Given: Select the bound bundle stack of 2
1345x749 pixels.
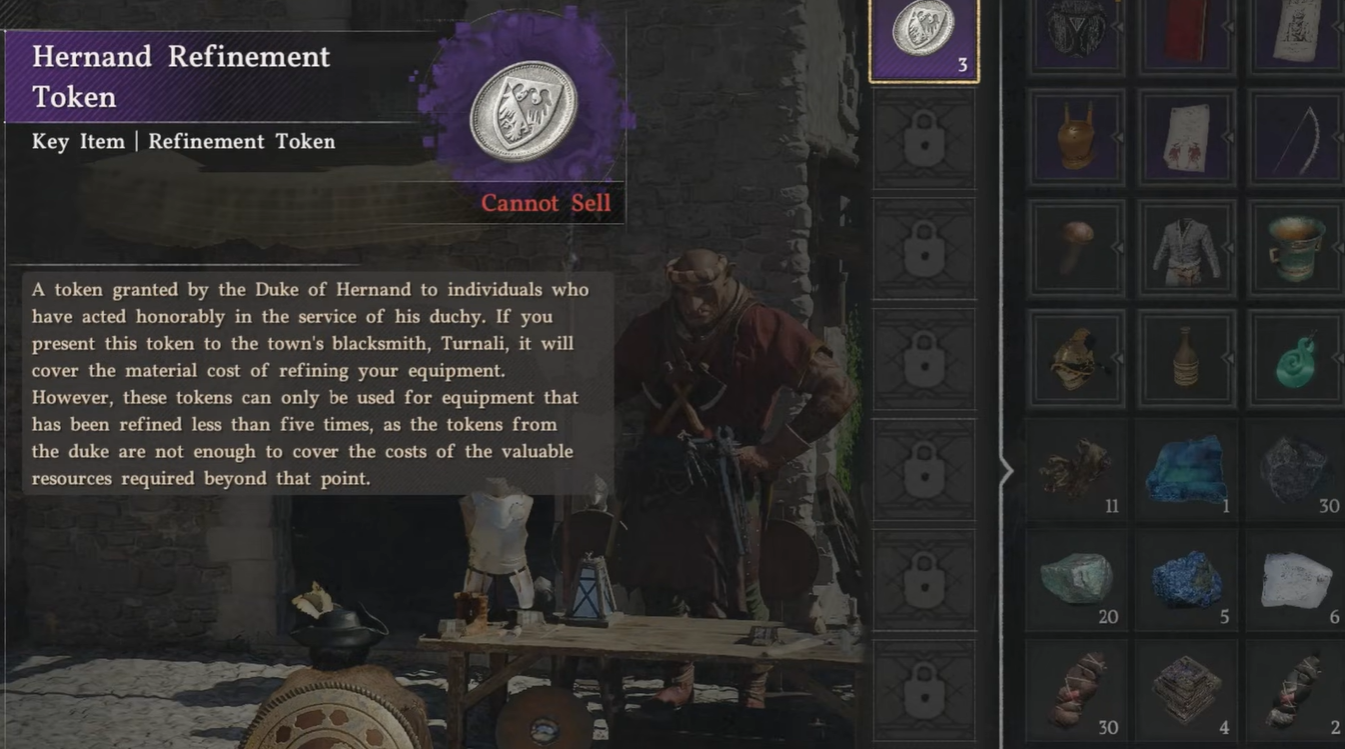Looking at the screenshot, I should click(x=1297, y=689).
